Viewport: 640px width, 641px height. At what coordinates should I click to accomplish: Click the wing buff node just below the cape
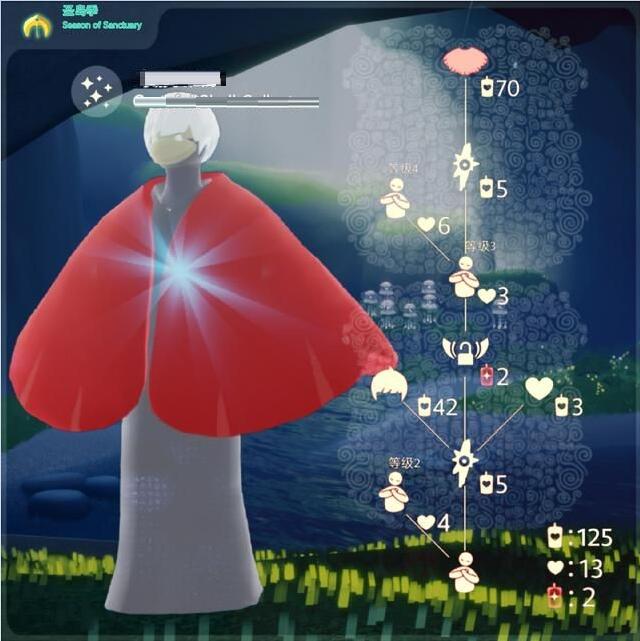coord(465,165)
